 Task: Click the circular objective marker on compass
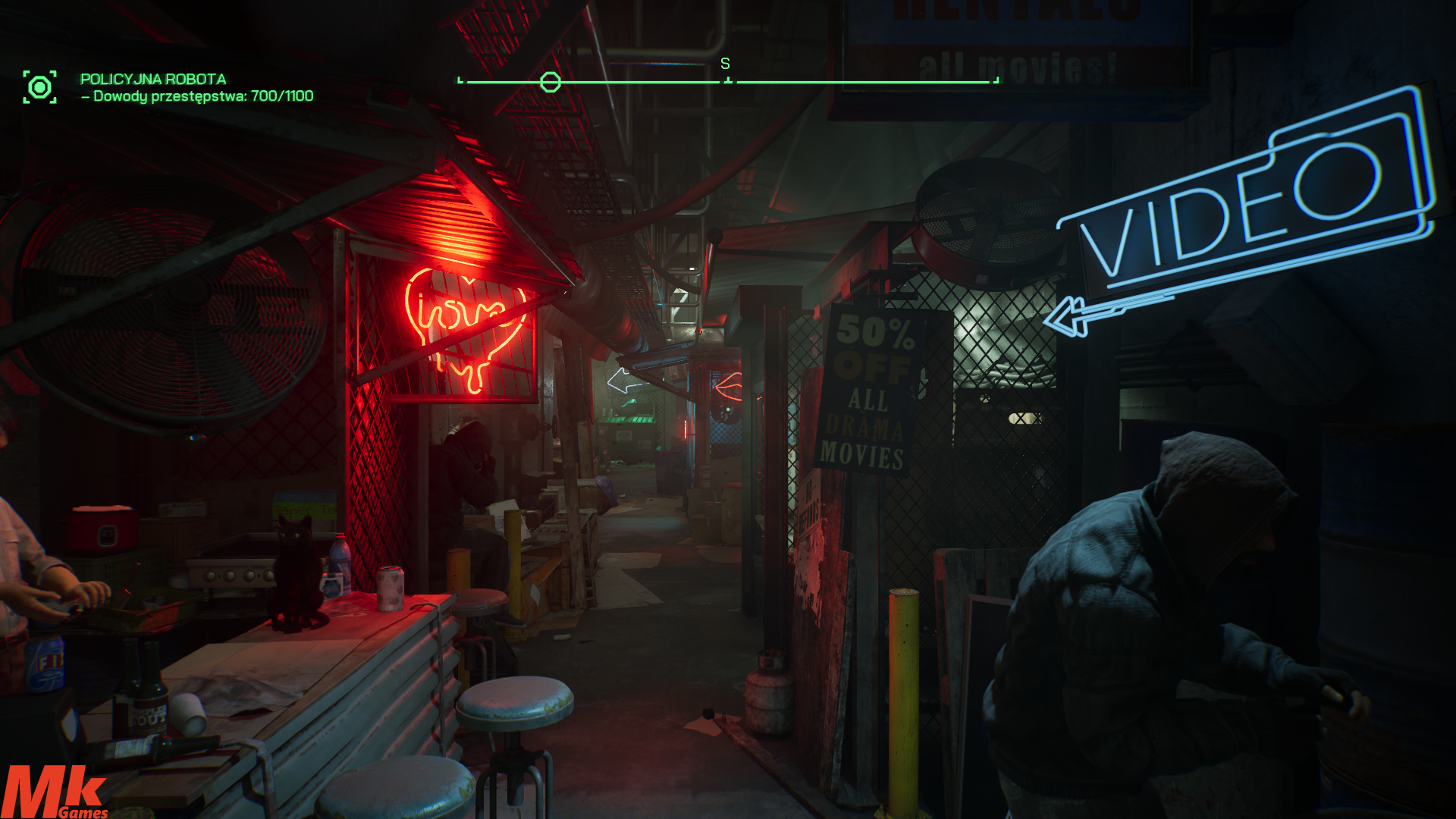pyautogui.click(x=550, y=82)
